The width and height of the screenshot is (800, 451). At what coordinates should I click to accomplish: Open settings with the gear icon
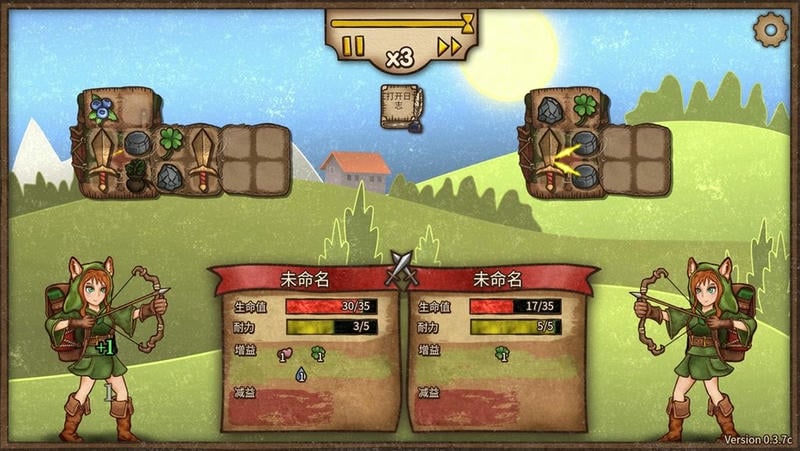[x=770, y=30]
